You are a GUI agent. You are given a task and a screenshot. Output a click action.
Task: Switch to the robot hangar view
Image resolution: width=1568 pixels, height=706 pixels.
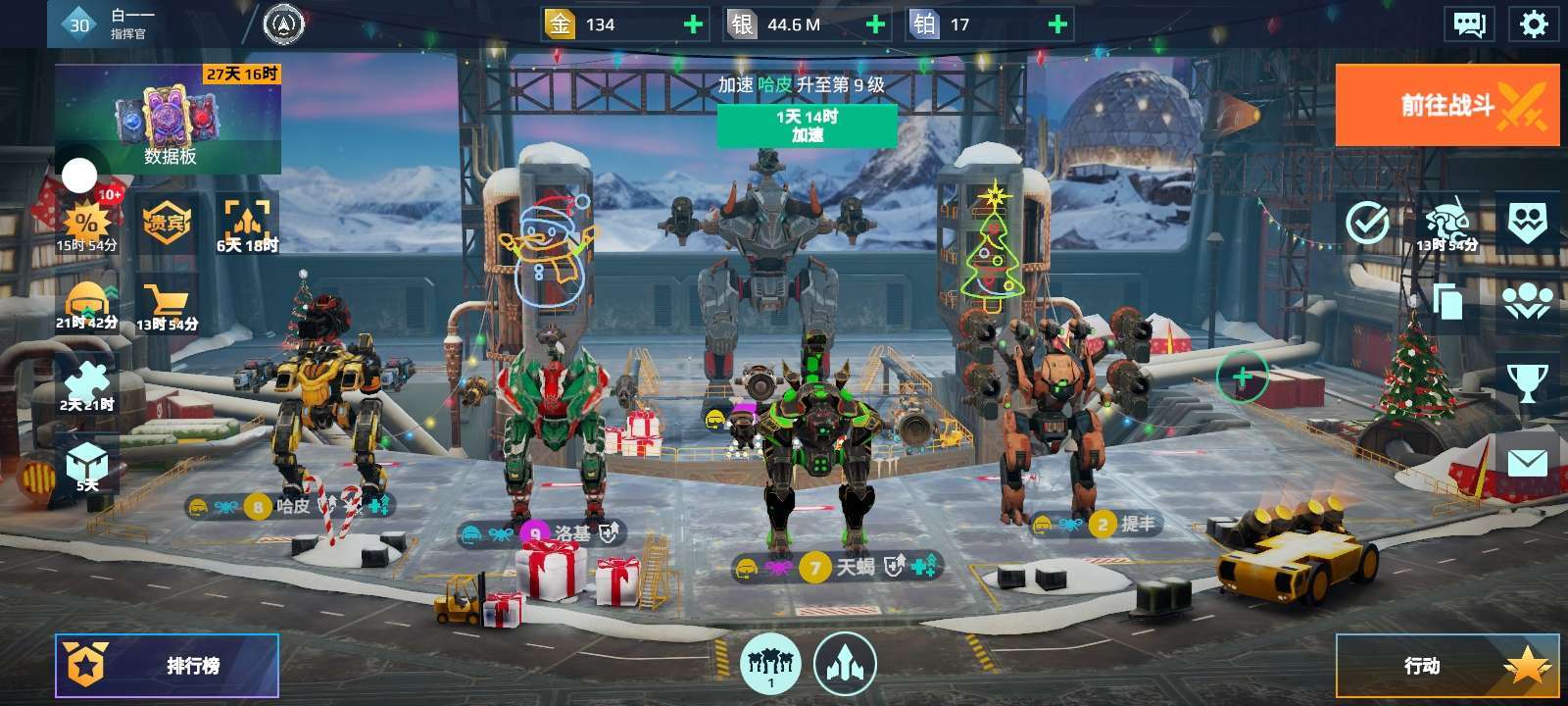pos(770,664)
